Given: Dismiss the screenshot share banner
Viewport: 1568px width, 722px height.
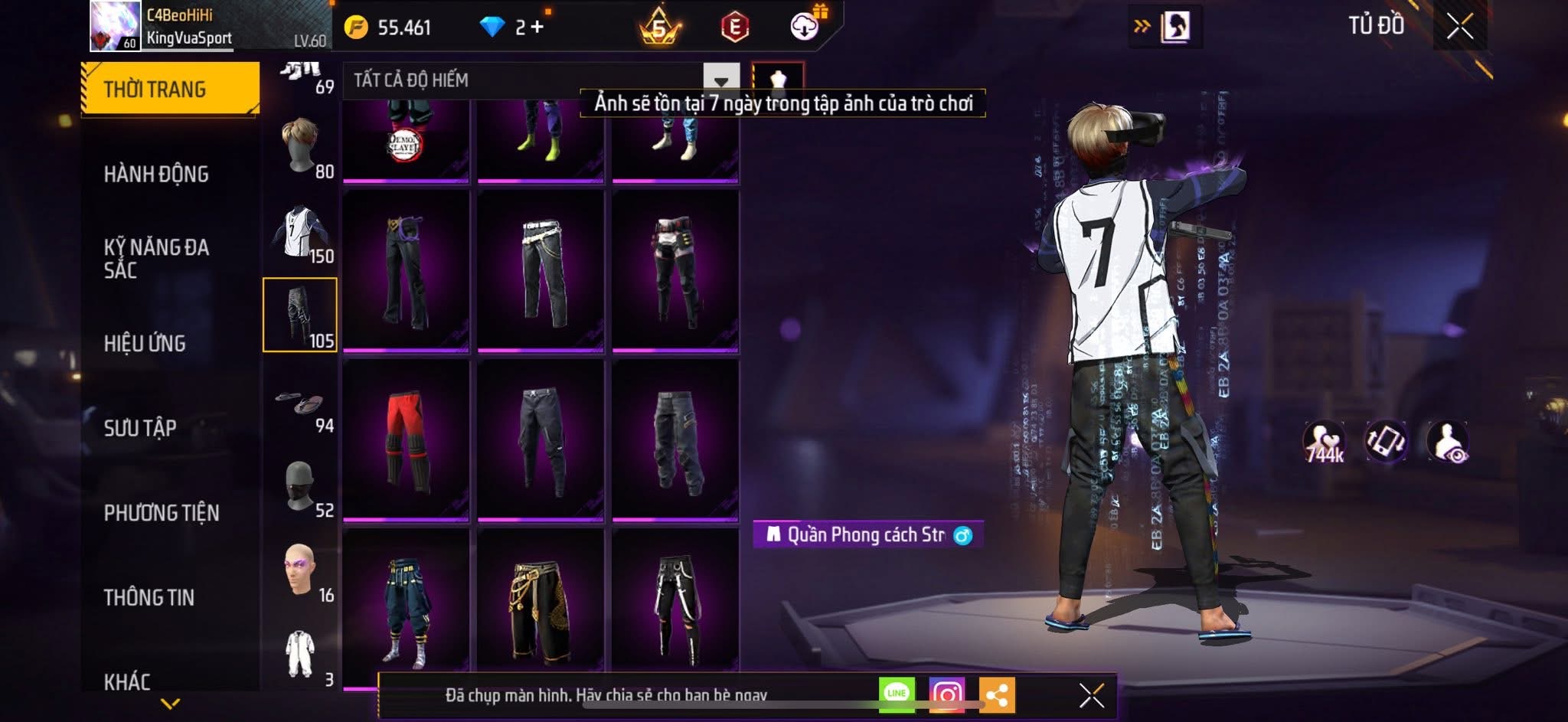Looking at the screenshot, I should click(x=1091, y=695).
